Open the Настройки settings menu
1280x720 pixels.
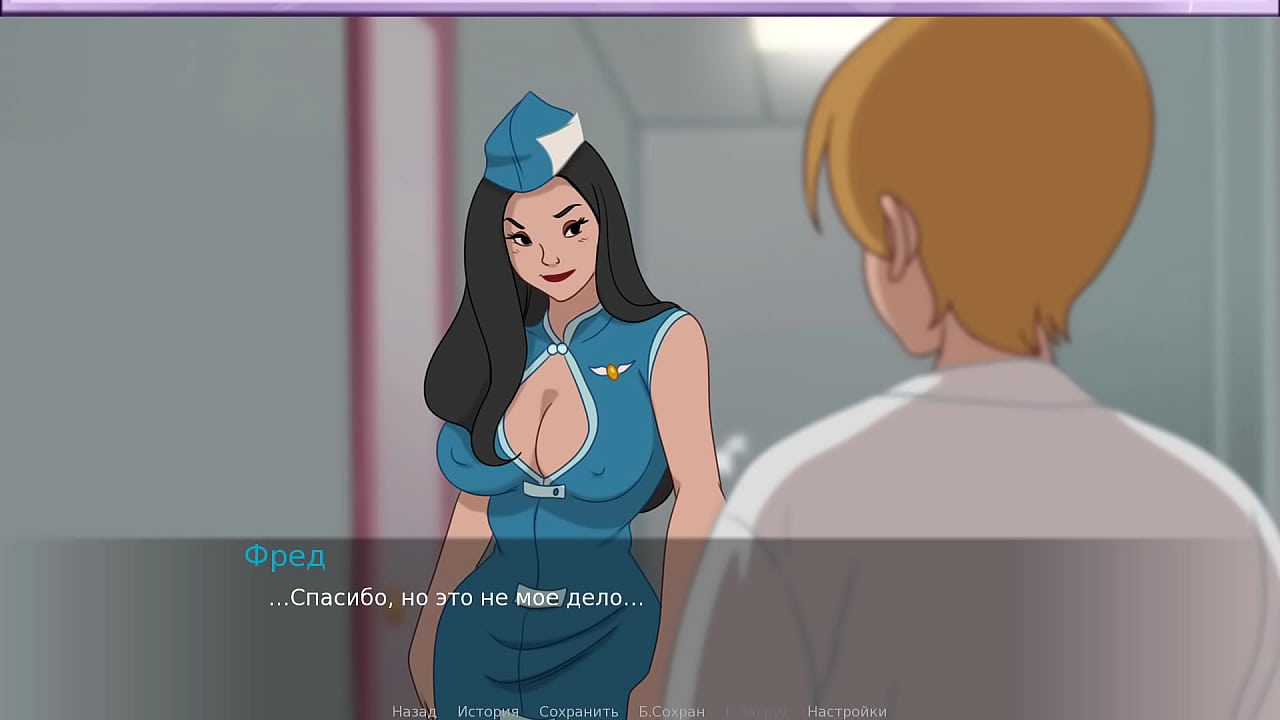tap(847, 711)
